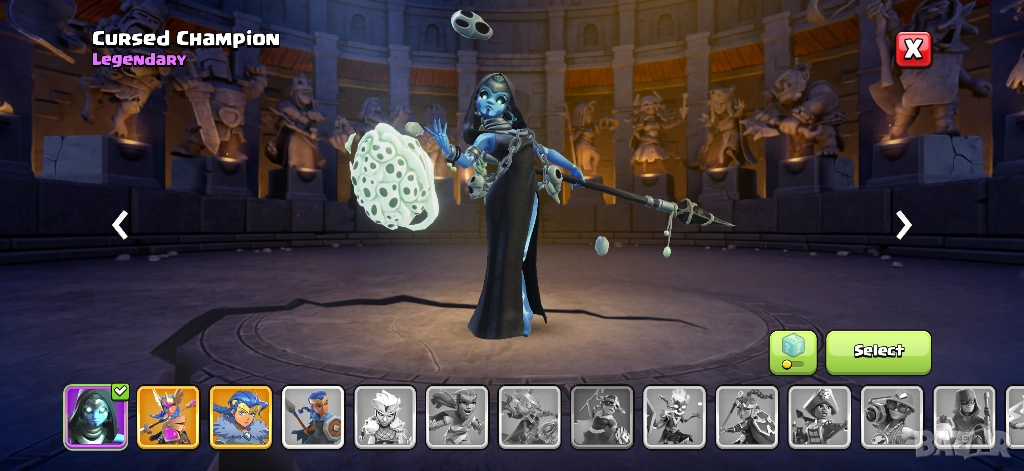Toggle the random skin cube button

(792, 352)
